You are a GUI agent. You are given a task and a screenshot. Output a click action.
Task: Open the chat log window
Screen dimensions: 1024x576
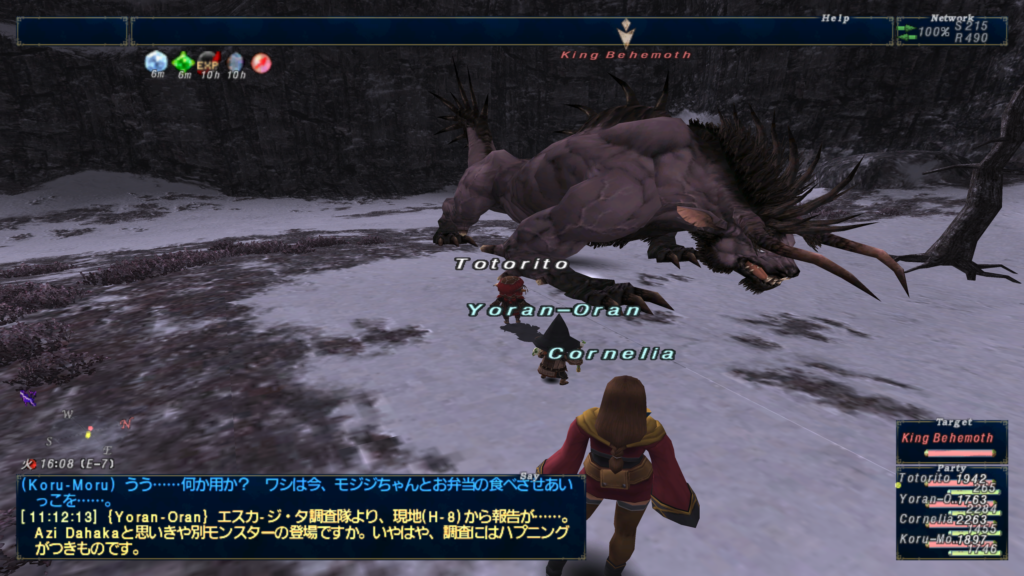click(x=300, y=516)
